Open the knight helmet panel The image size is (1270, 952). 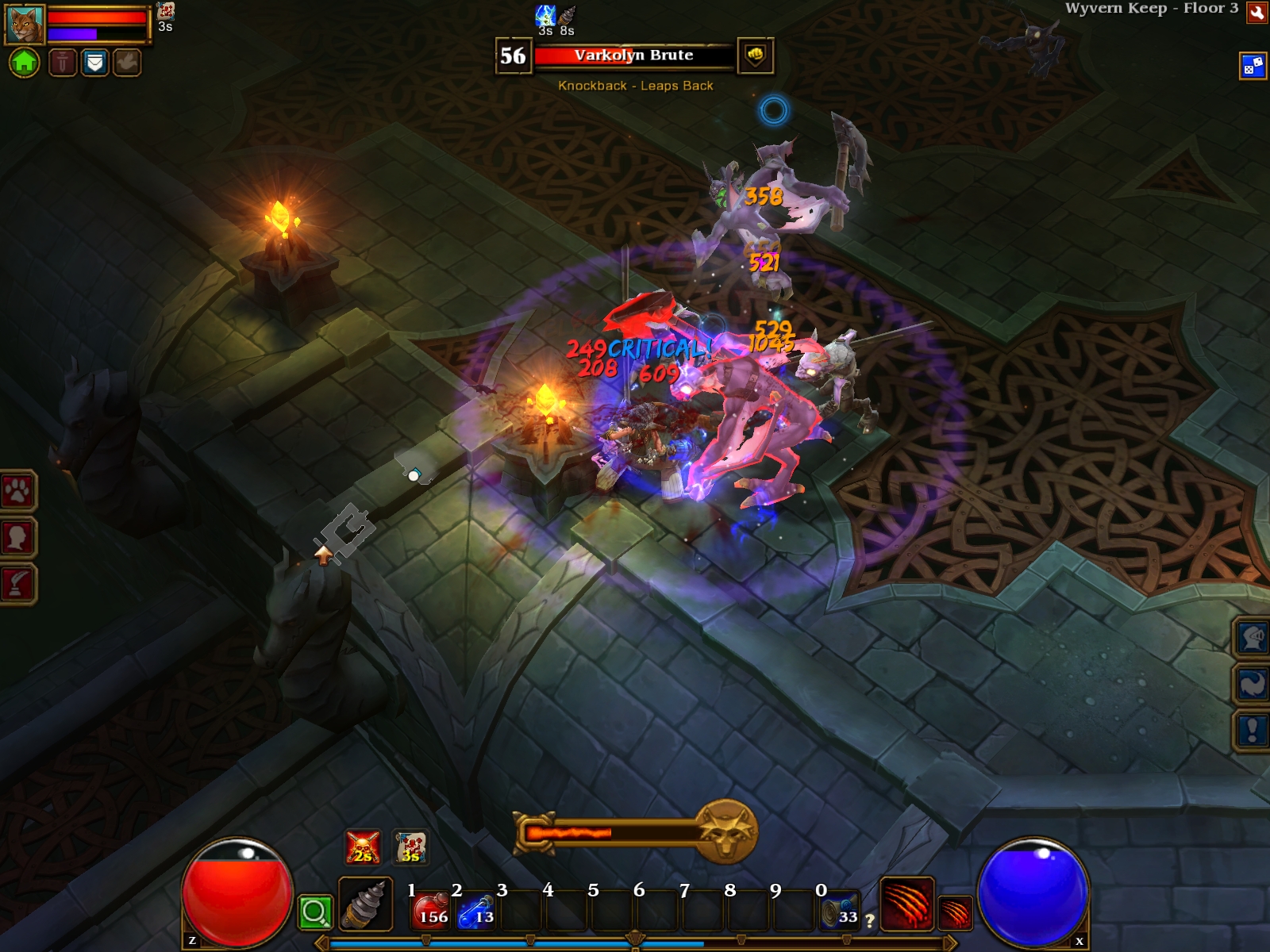click(1253, 637)
